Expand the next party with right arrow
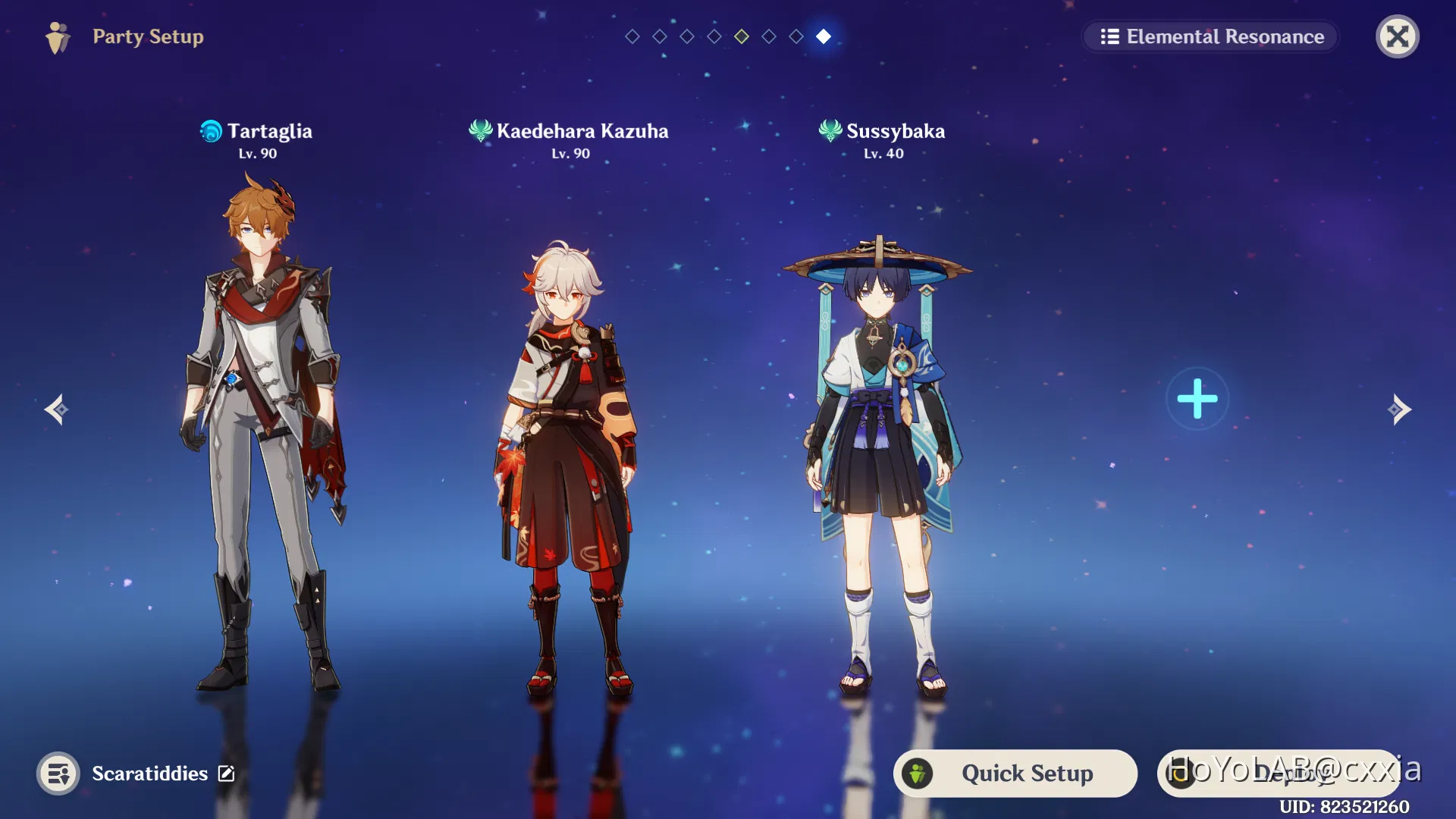 click(1400, 409)
